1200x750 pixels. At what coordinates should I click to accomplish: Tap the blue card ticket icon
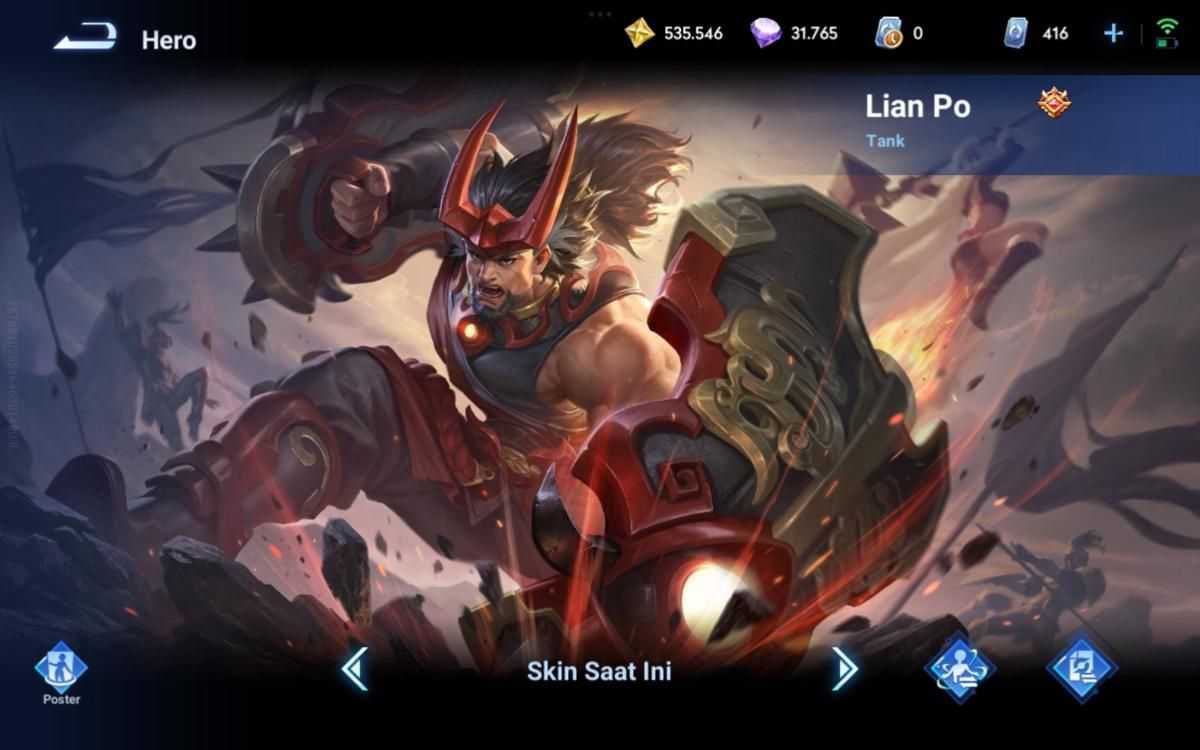[1016, 33]
